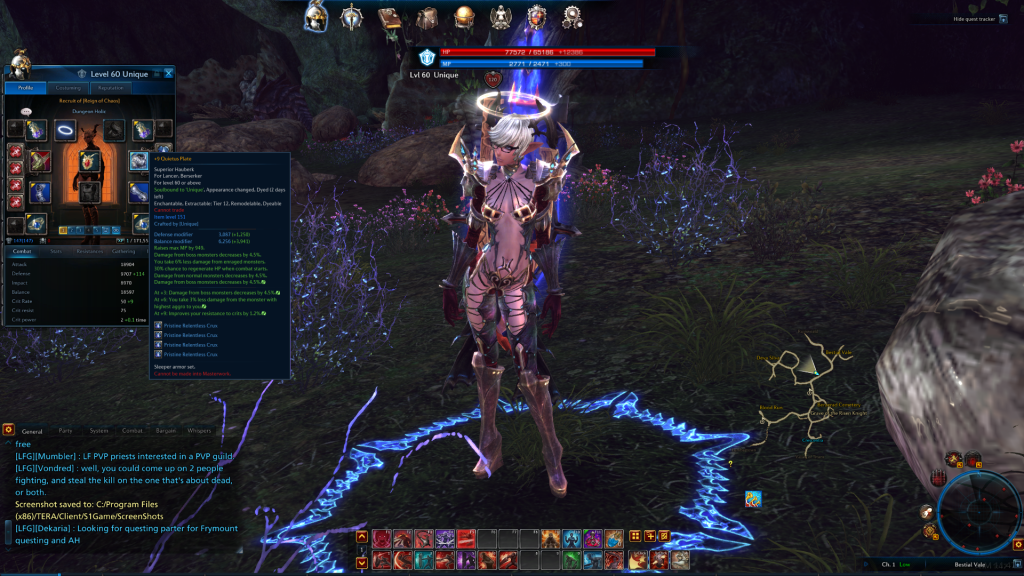The height and width of the screenshot is (576, 1024).
Task: Show the Resistances stats tab
Action: (x=90, y=252)
